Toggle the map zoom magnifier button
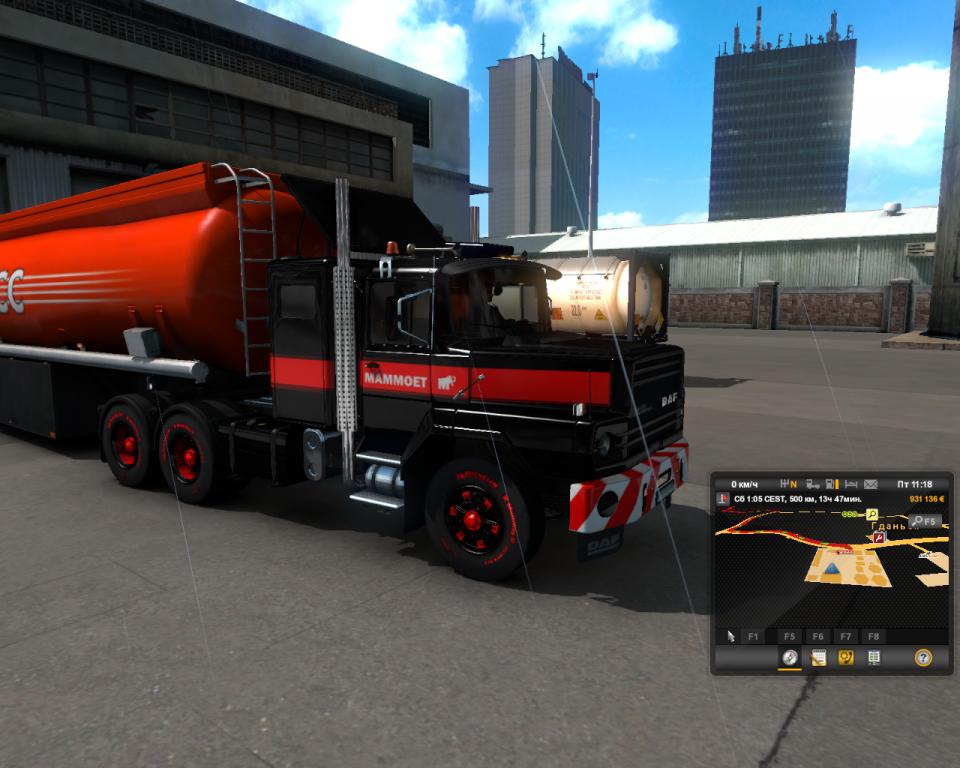This screenshot has height=768, width=960. click(x=924, y=521)
